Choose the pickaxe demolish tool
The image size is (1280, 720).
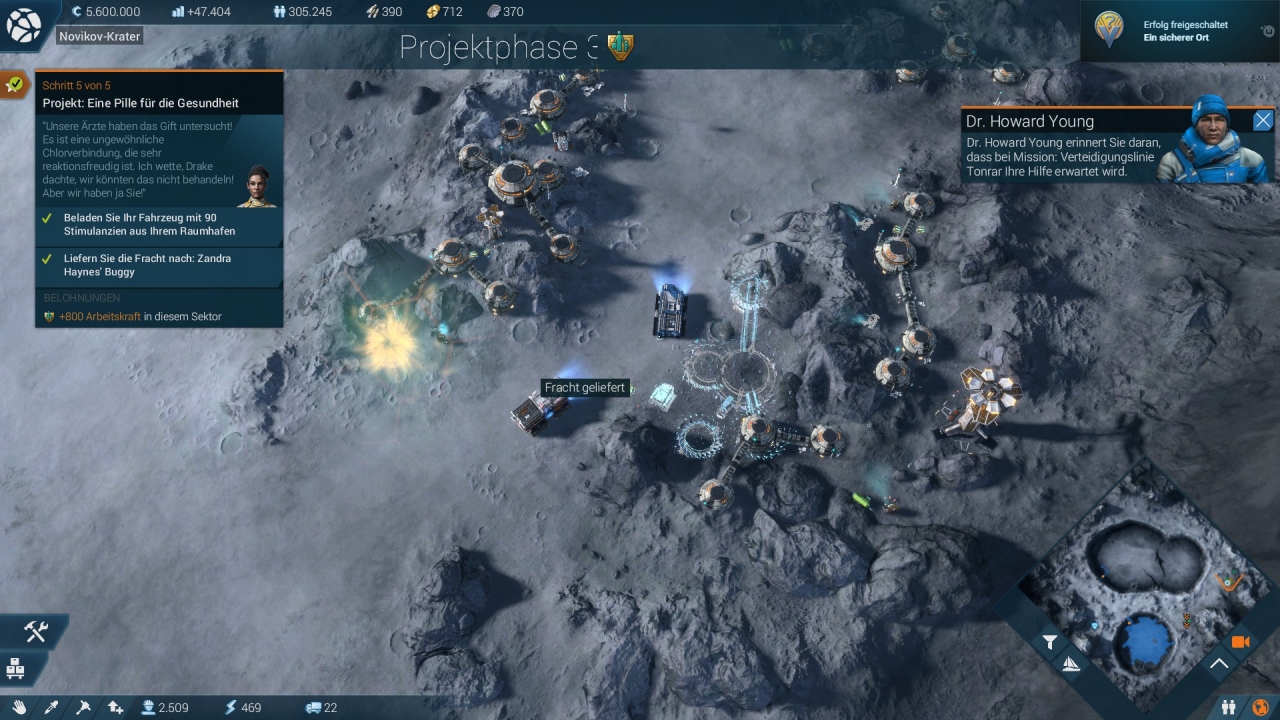pyautogui.click(x=84, y=707)
